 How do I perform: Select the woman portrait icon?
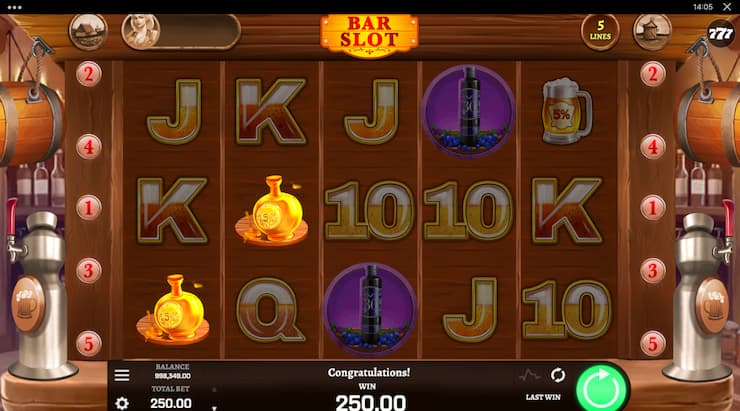pyautogui.click(x=140, y=31)
